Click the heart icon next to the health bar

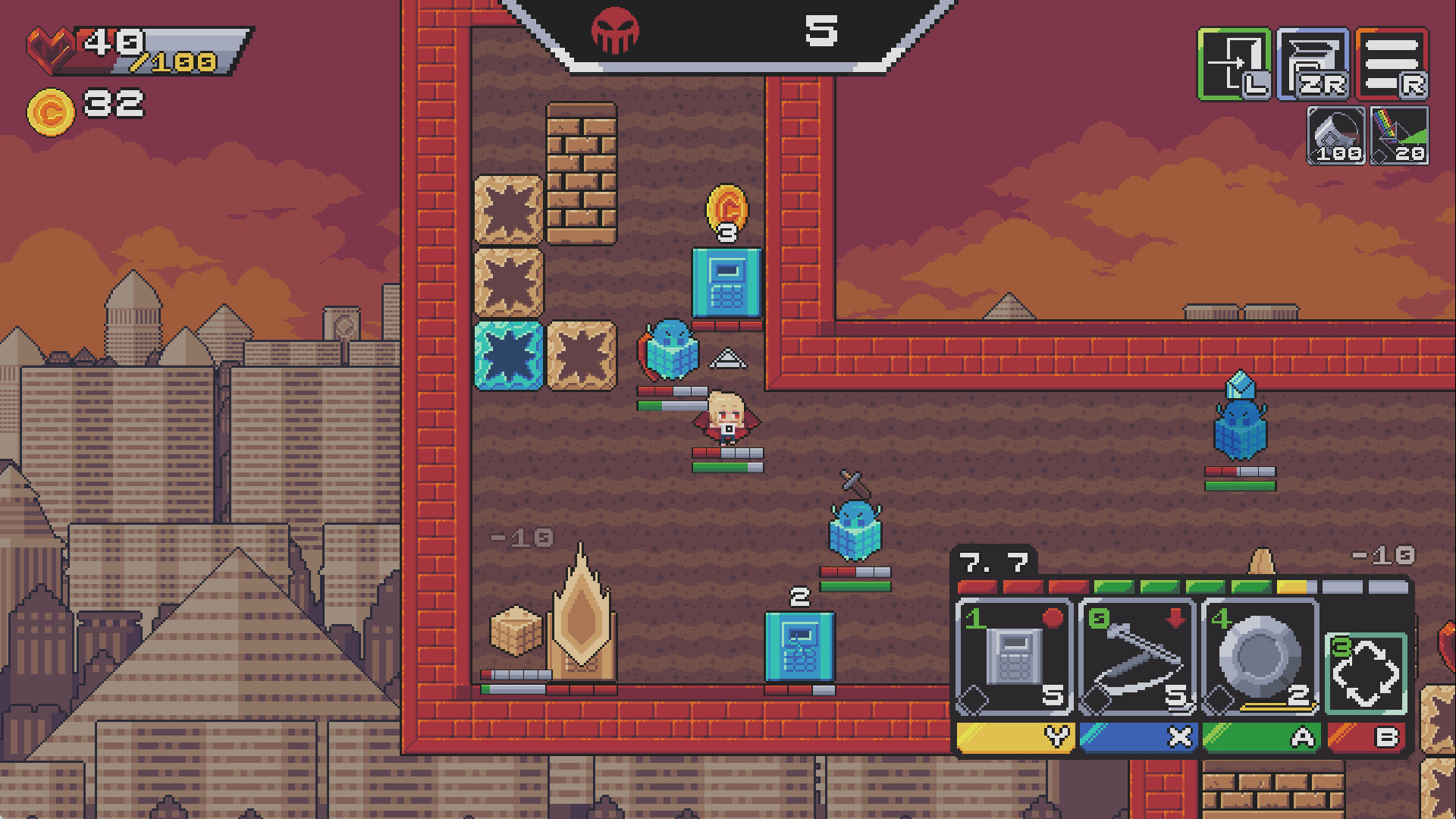[50, 49]
